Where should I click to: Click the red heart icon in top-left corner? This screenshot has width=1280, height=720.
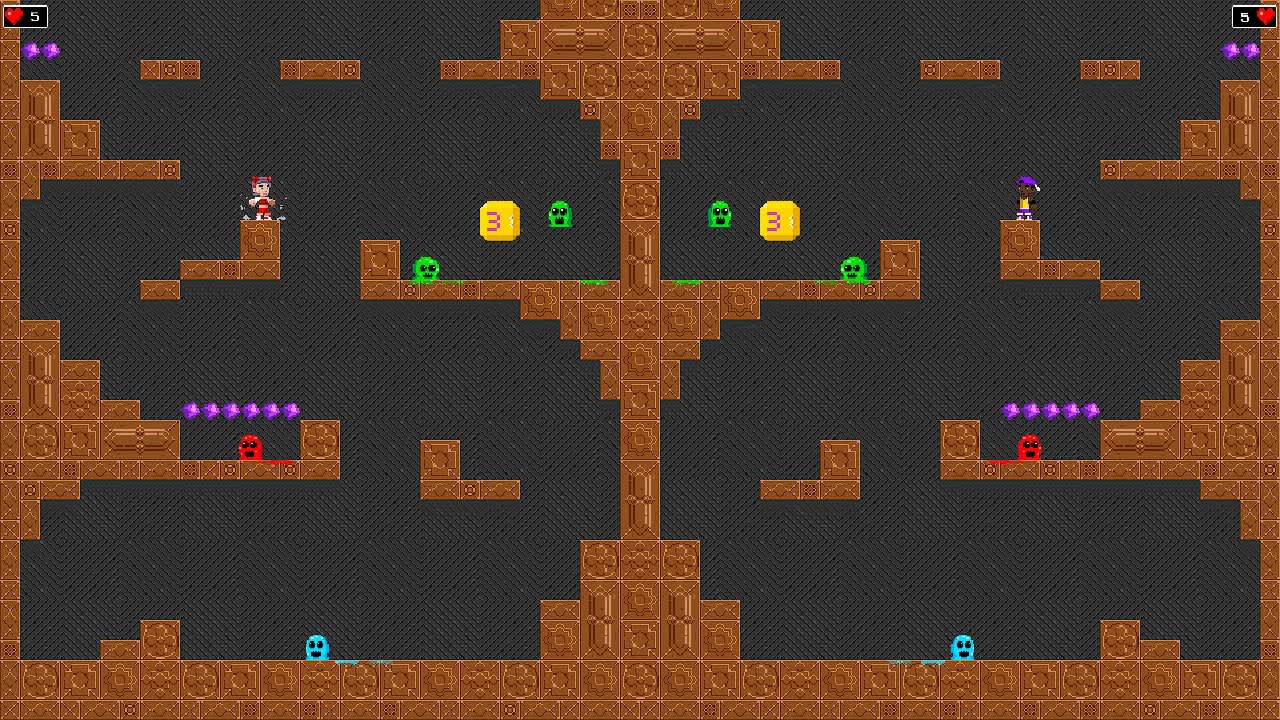[x=12, y=16]
